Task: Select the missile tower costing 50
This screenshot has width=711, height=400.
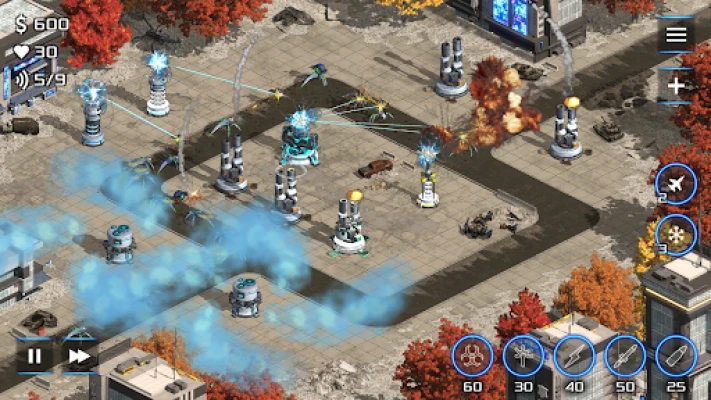Action: [x=625, y=356]
